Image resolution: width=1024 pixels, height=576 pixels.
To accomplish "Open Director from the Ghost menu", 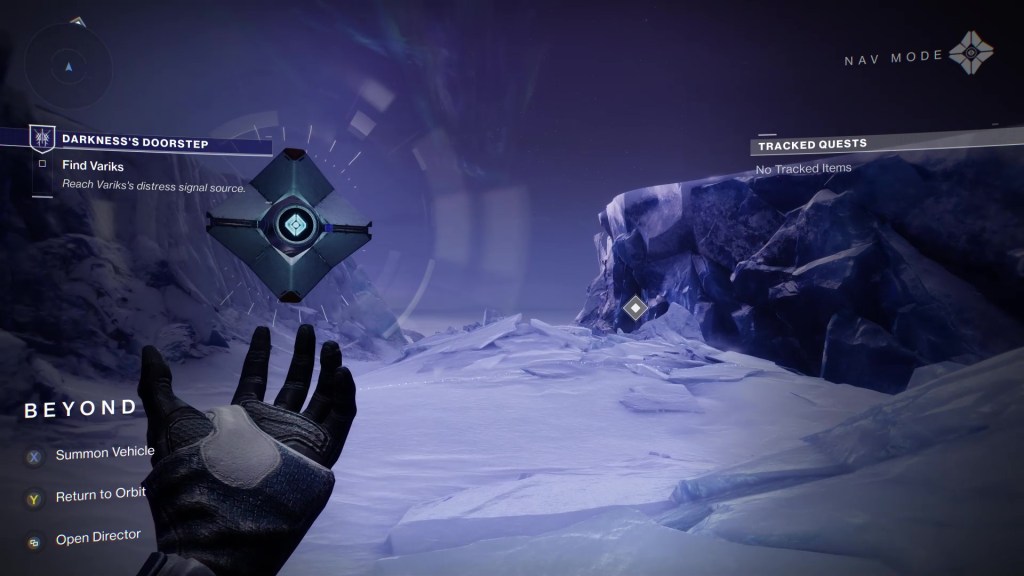I will (97, 536).
